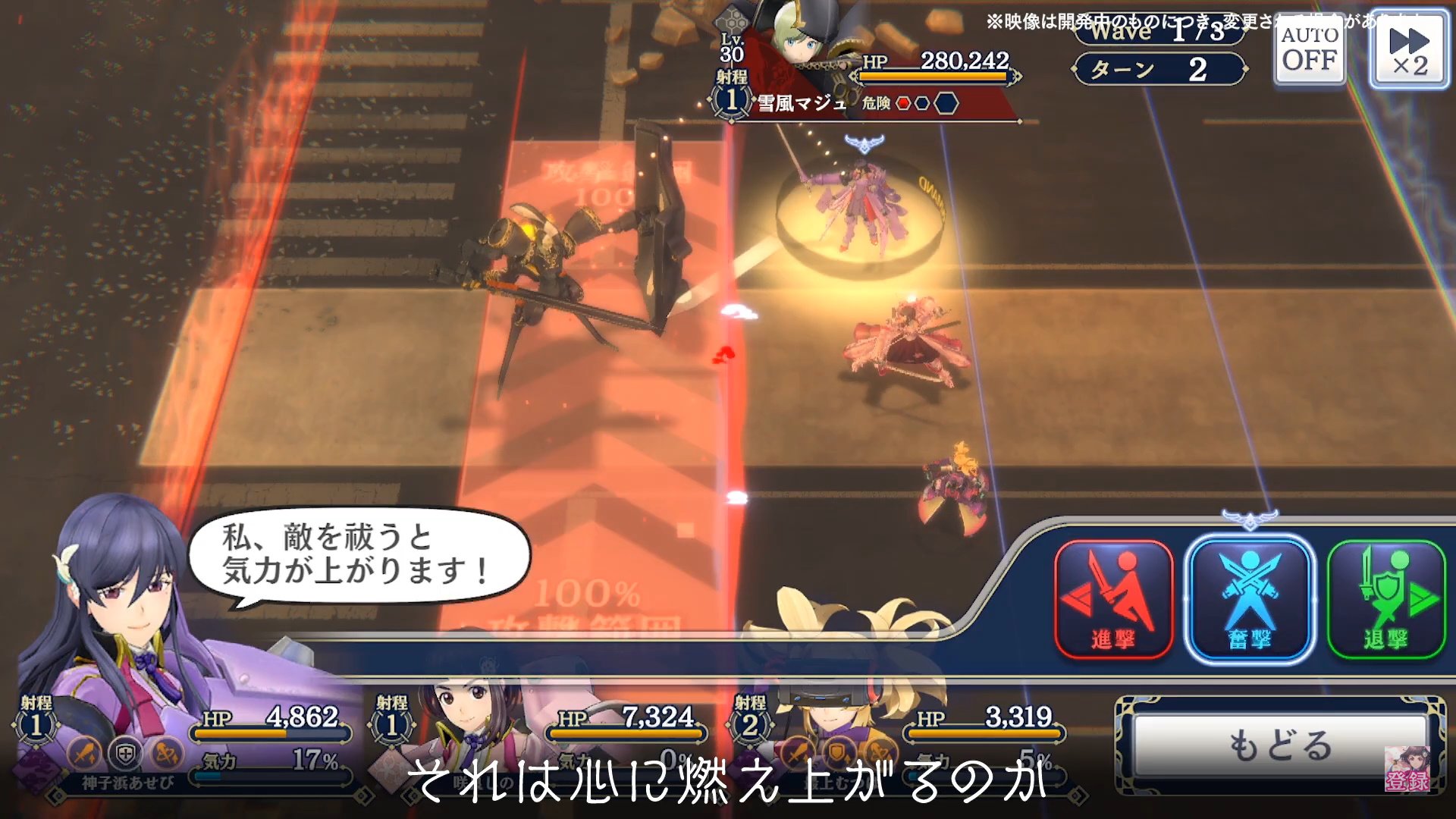Image resolution: width=1456 pixels, height=819 pixels.
Task: Switch battle speed with ×2 fast-forward
Action: point(1410,50)
